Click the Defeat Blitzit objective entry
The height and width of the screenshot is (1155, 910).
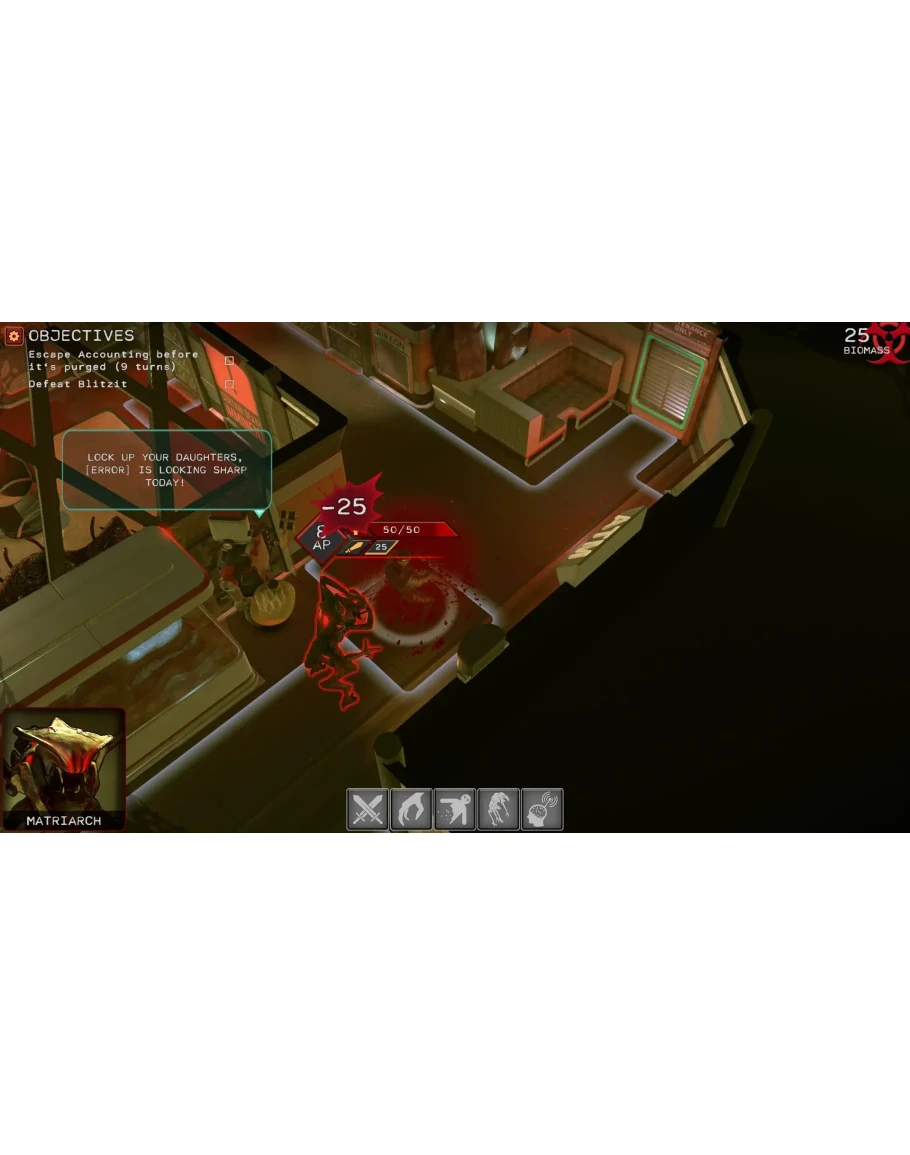78,384
